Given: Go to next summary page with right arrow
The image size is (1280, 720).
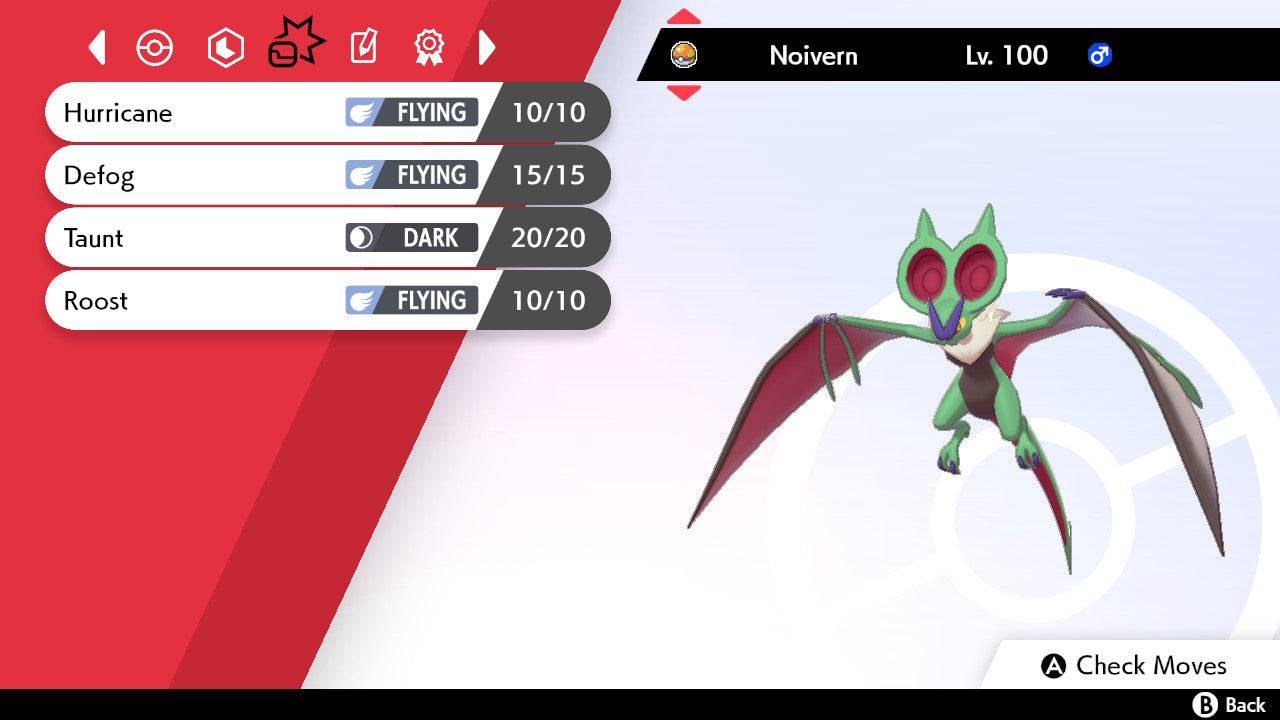Looking at the screenshot, I should click(487, 47).
